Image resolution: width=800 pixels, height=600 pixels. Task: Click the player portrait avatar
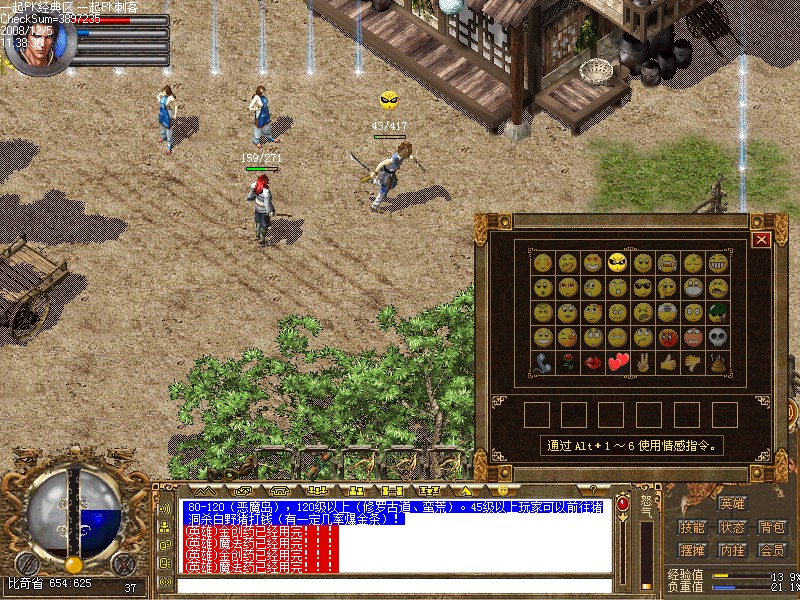[36, 42]
